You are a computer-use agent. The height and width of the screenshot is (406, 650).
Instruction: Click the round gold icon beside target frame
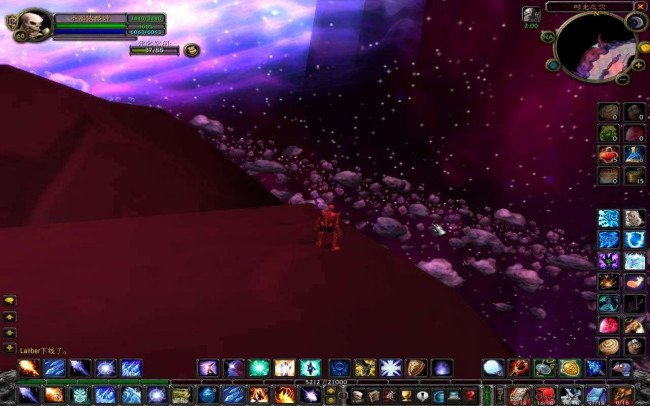click(x=191, y=50)
